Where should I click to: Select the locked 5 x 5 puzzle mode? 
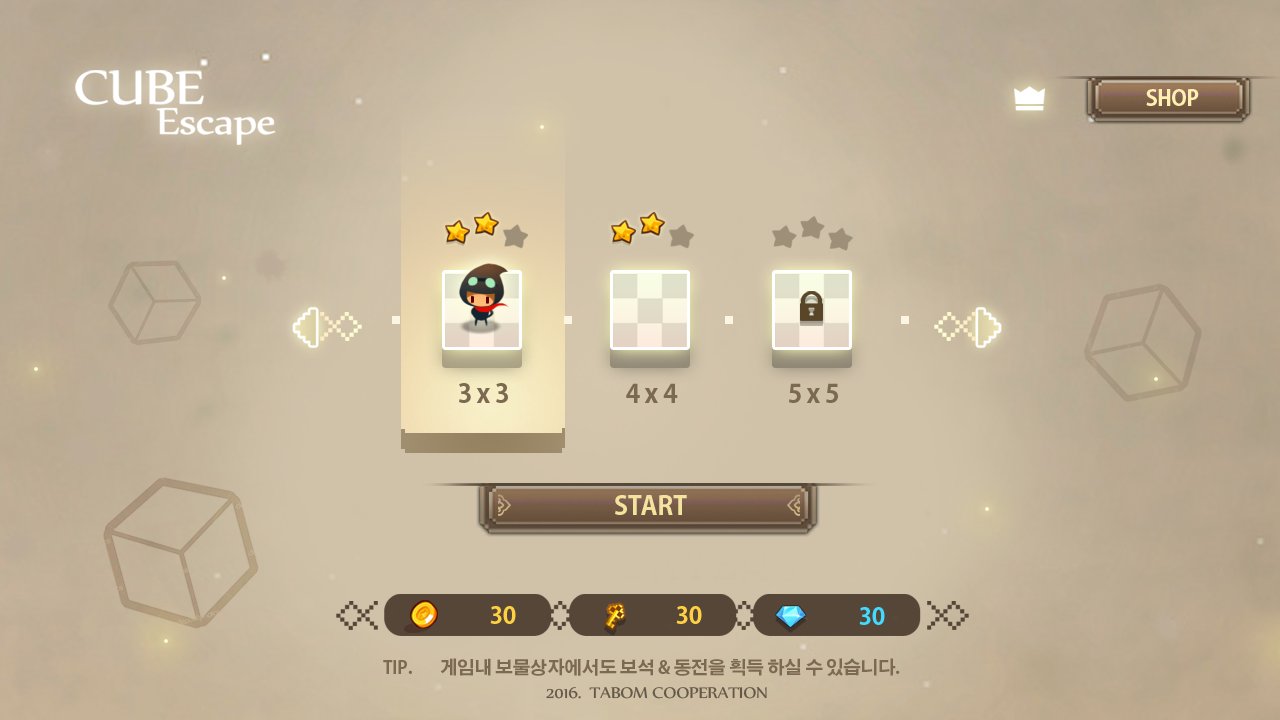812,310
